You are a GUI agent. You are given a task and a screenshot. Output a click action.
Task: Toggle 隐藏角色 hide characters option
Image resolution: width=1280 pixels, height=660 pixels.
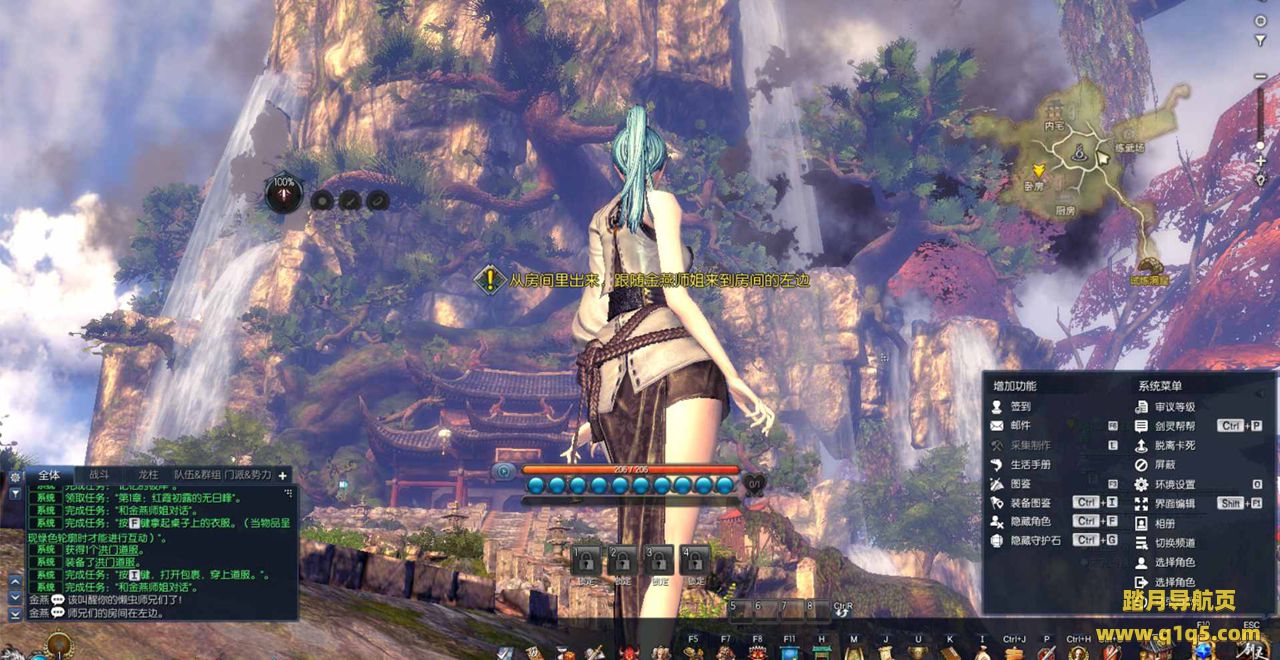[x=1030, y=522]
